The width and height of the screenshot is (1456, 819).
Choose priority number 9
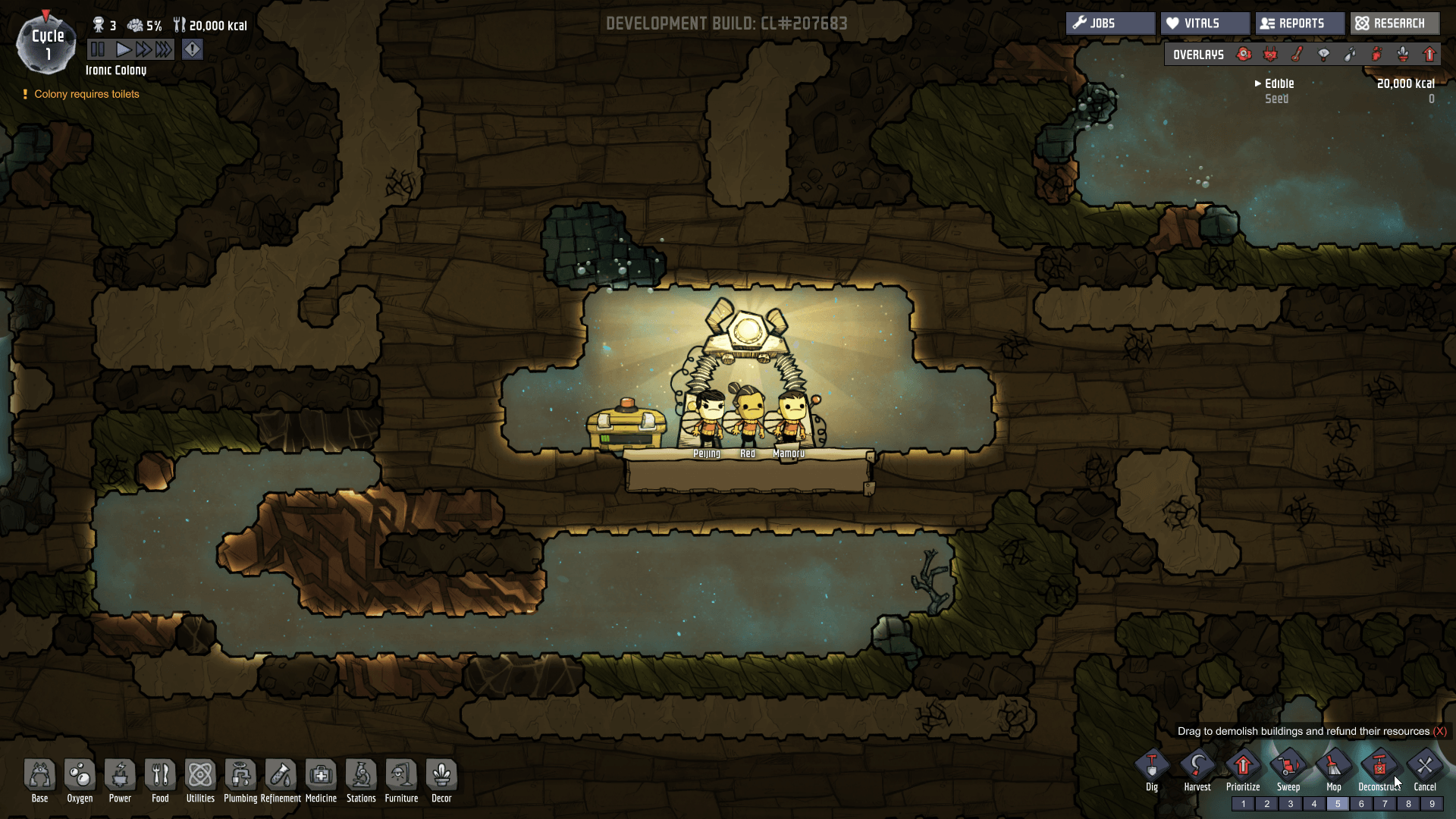coord(1432,804)
